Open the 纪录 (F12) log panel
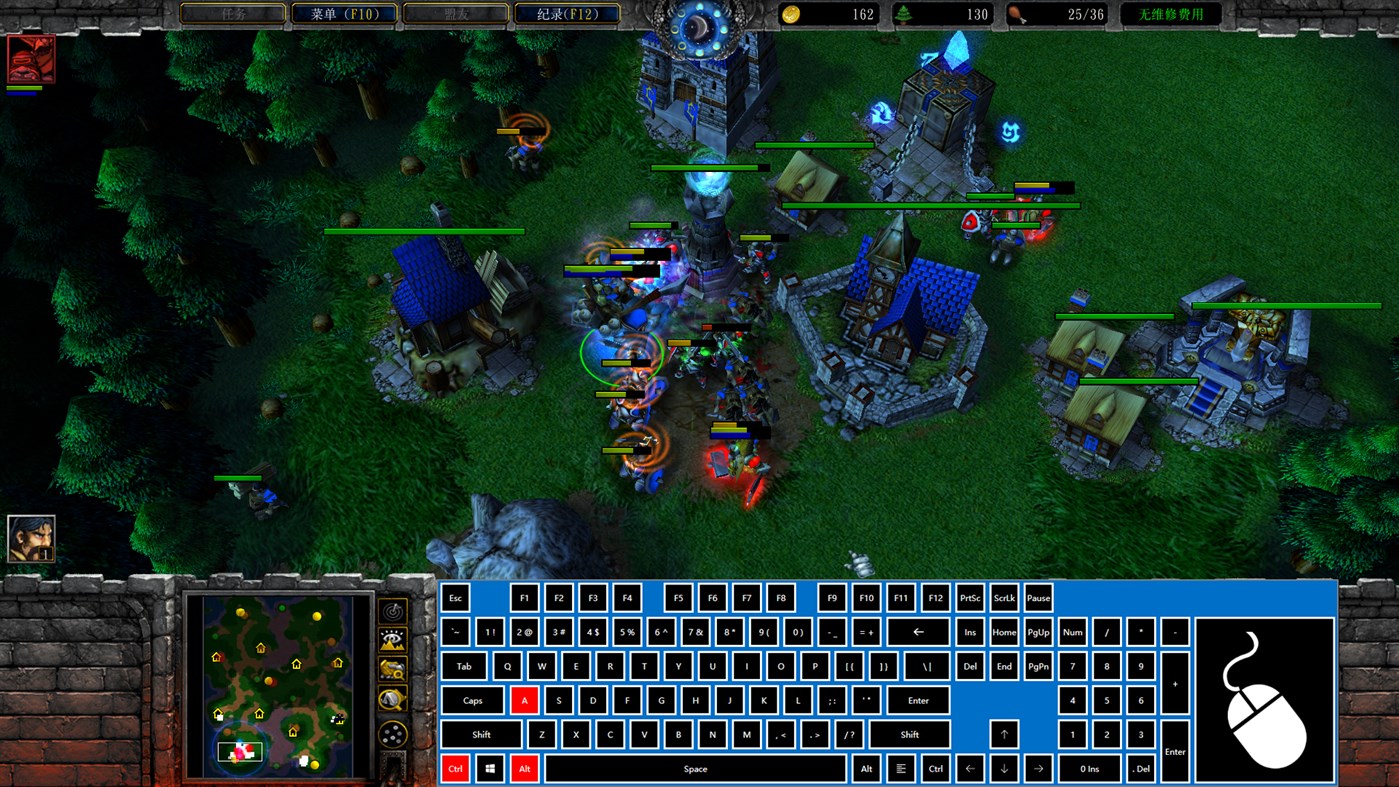The height and width of the screenshot is (787, 1399). pyautogui.click(x=566, y=14)
